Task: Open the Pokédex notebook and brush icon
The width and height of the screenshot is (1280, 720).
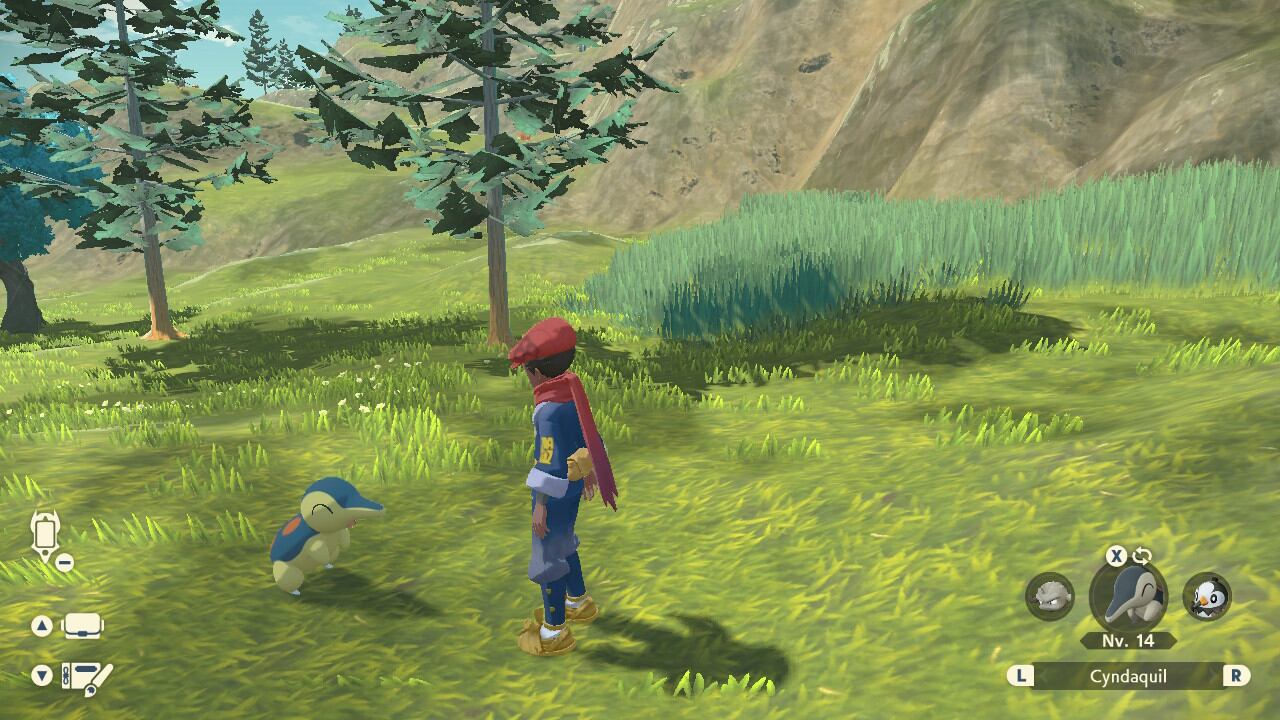Action: (x=86, y=677)
